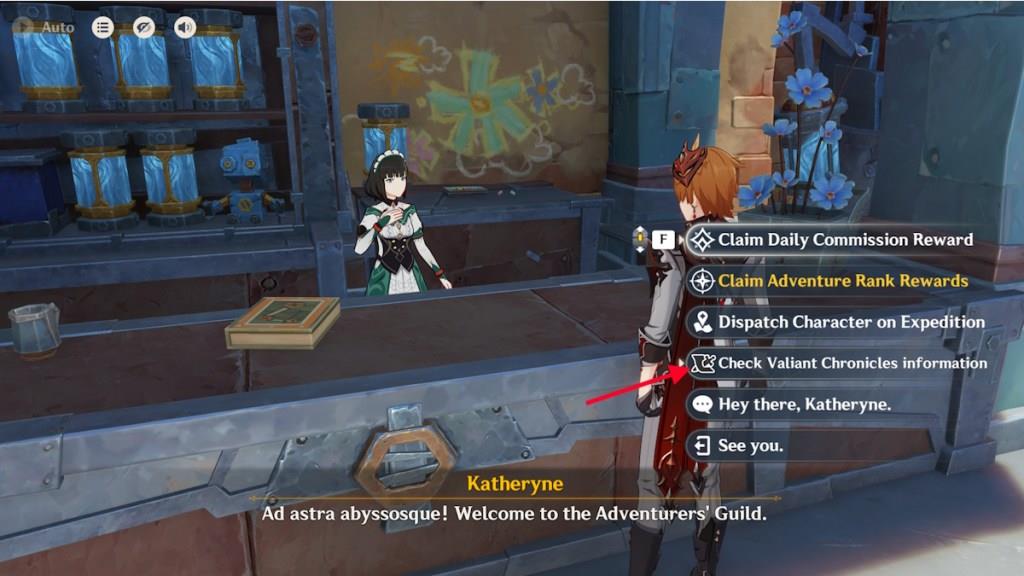Hide the interface with the eye icon
The image size is (1024, 576).
(144, 27)
